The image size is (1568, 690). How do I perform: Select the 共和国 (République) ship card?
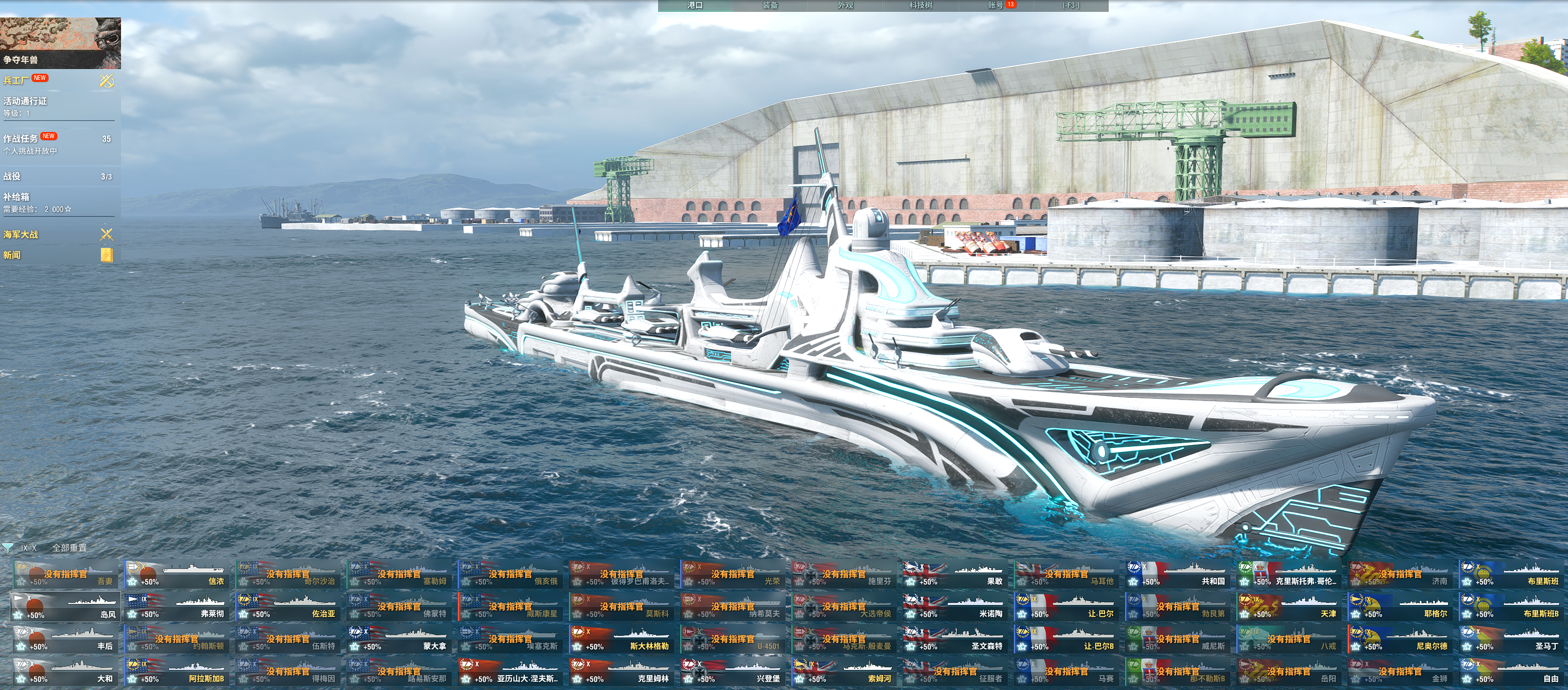(1177, 574)
